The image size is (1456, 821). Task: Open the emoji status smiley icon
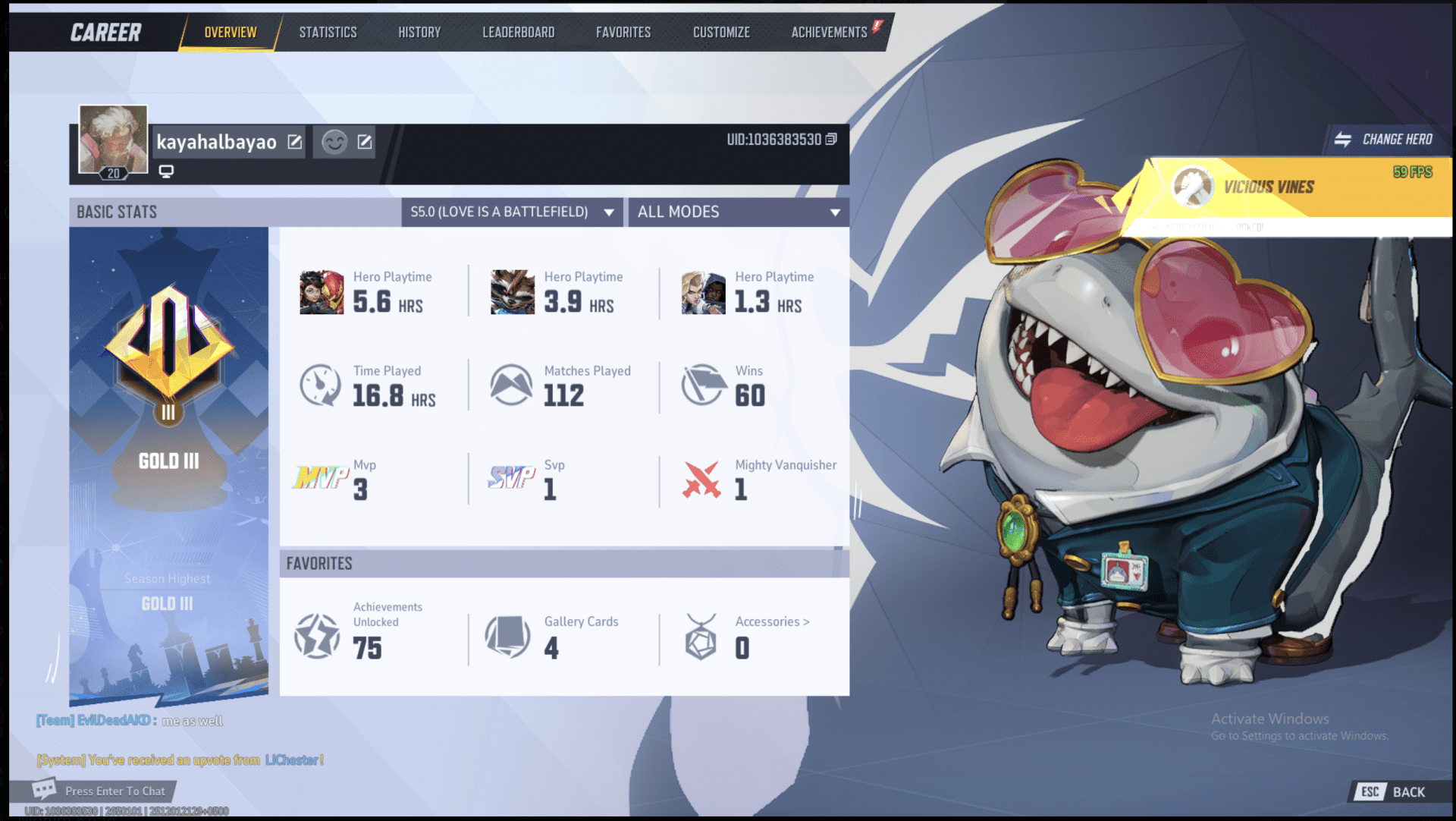point(334,142)
